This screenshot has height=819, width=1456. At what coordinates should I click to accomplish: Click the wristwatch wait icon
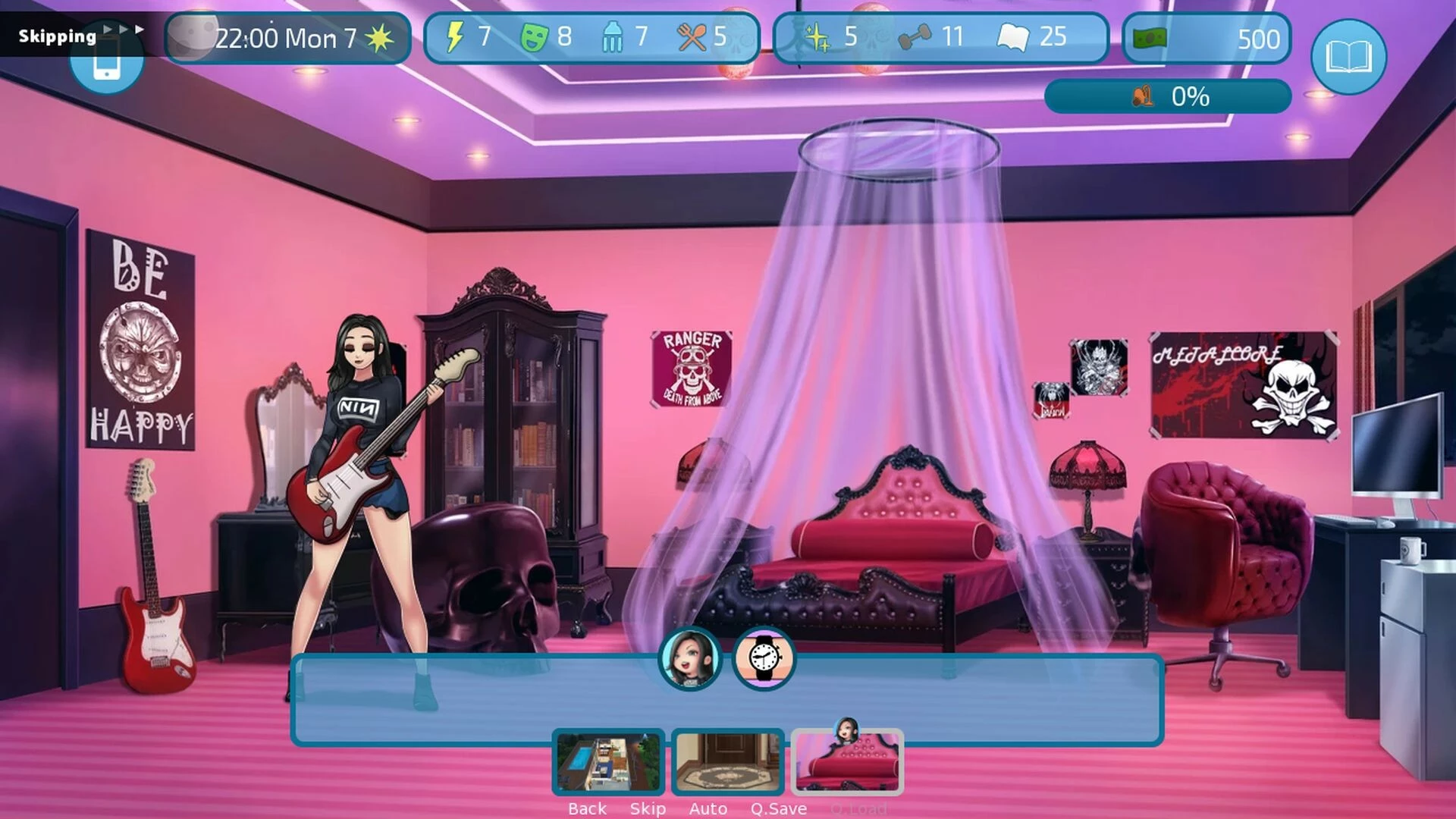764,658
